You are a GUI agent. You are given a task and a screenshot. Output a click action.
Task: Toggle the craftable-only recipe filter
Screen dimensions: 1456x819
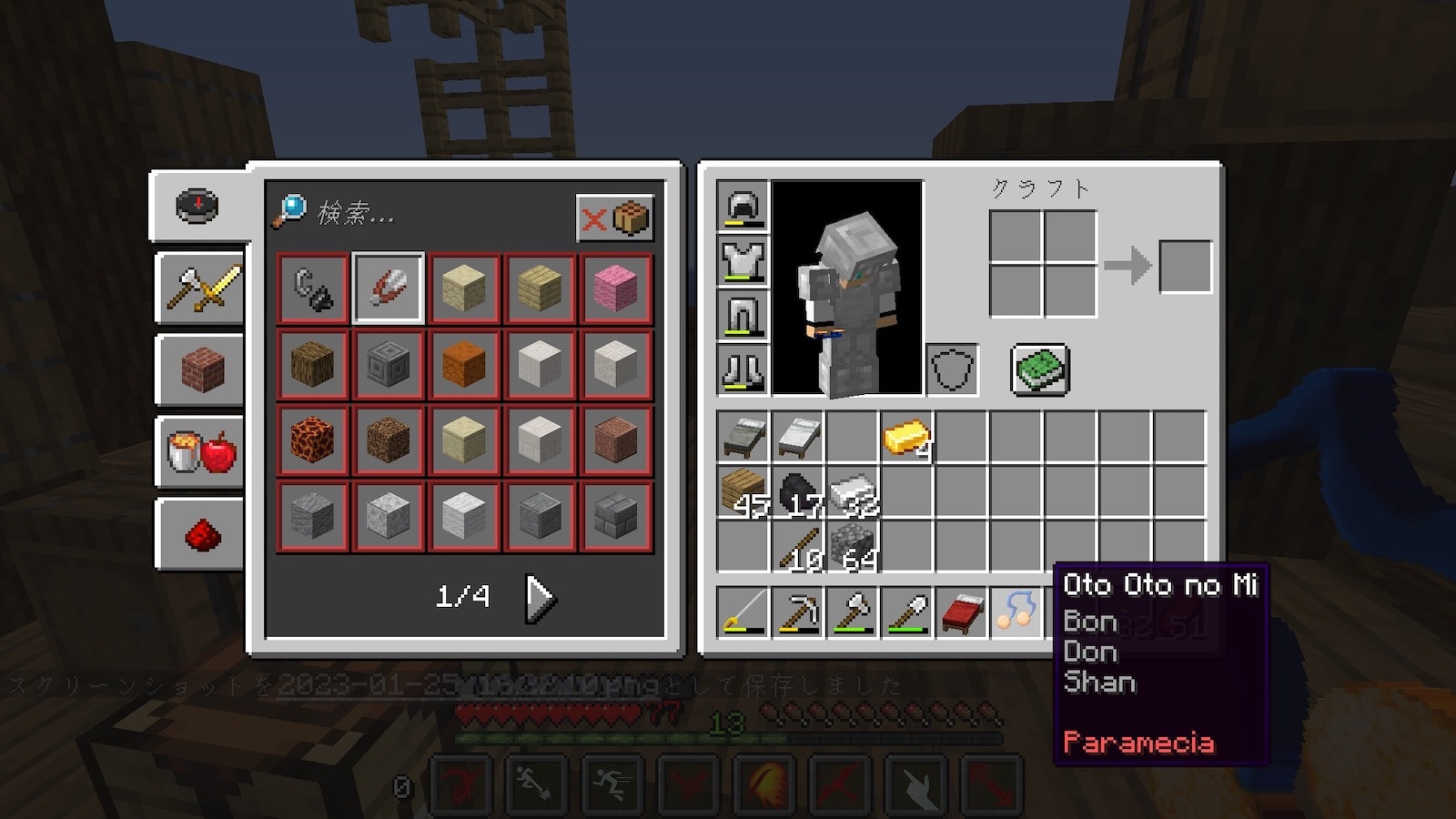[615, 218]
